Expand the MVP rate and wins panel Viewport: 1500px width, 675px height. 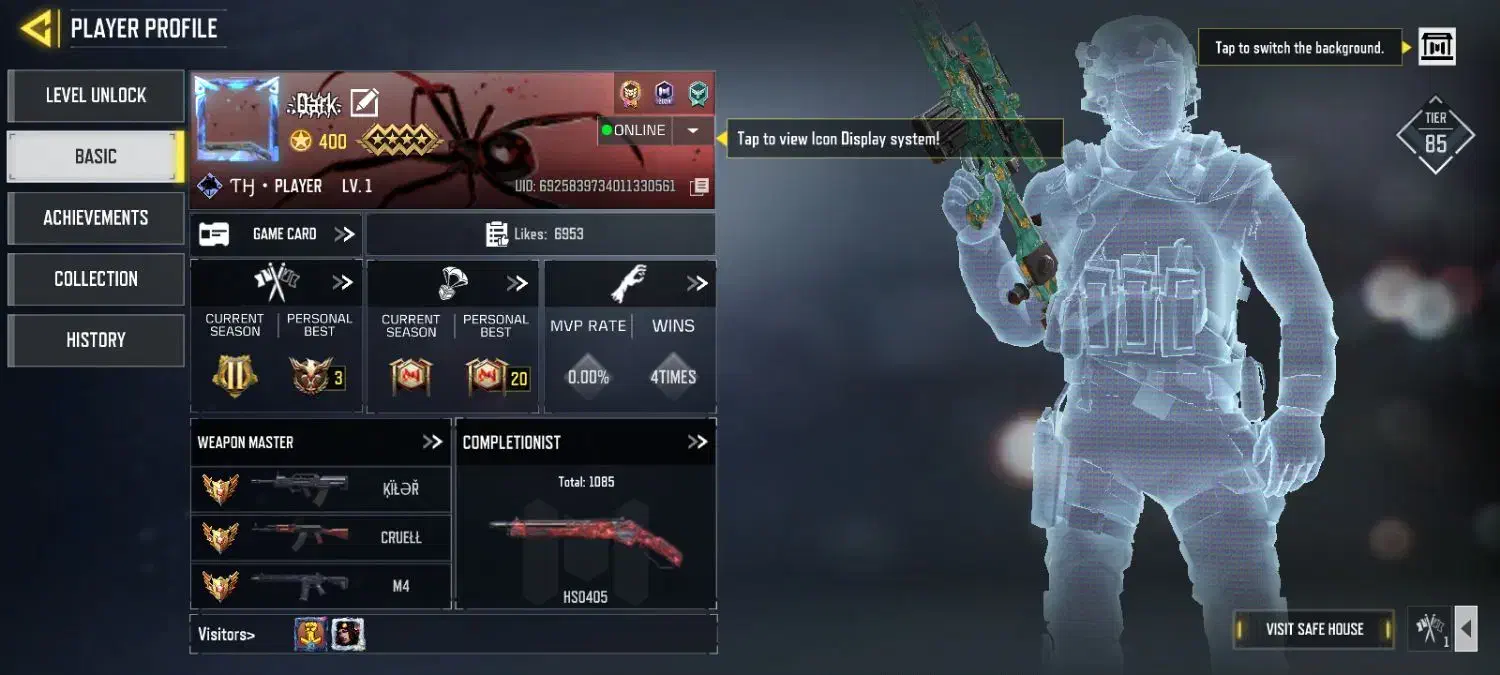(x=697, y=284)
